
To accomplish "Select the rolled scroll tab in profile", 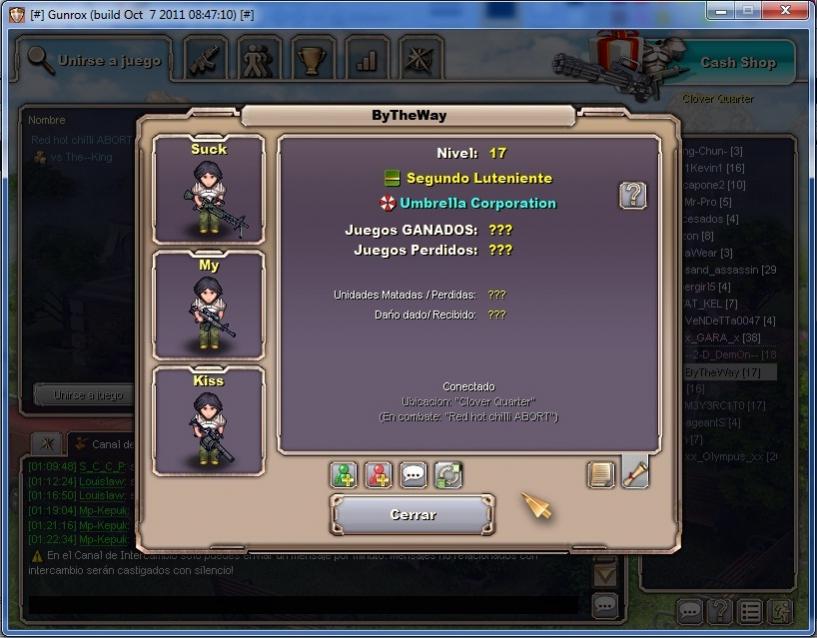I will 635,472.
